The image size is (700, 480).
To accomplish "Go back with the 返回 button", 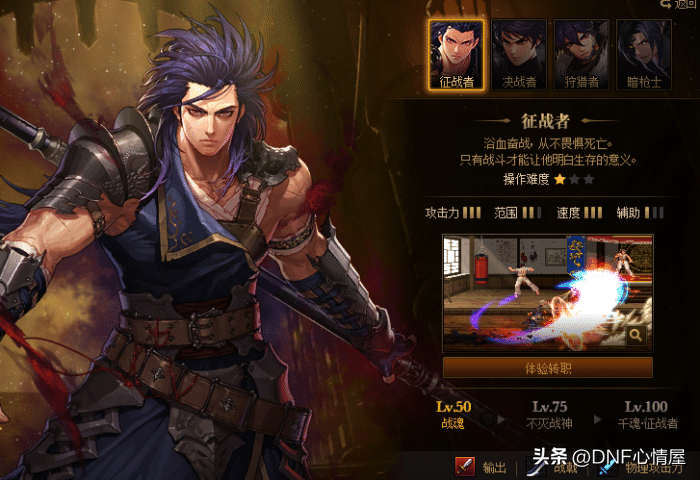I will (679, 5).
